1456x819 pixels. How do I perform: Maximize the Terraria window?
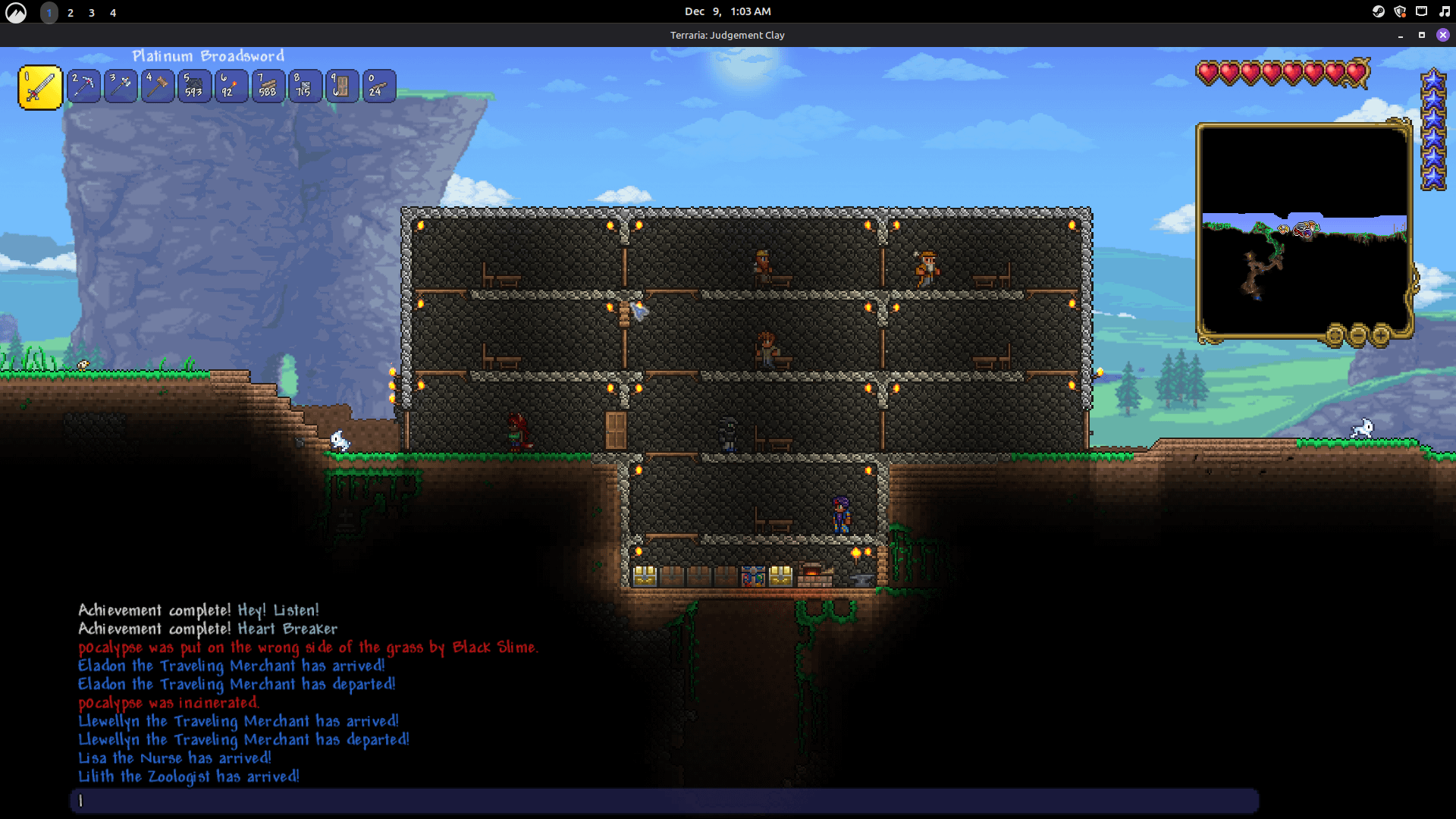pos(1422,35)
